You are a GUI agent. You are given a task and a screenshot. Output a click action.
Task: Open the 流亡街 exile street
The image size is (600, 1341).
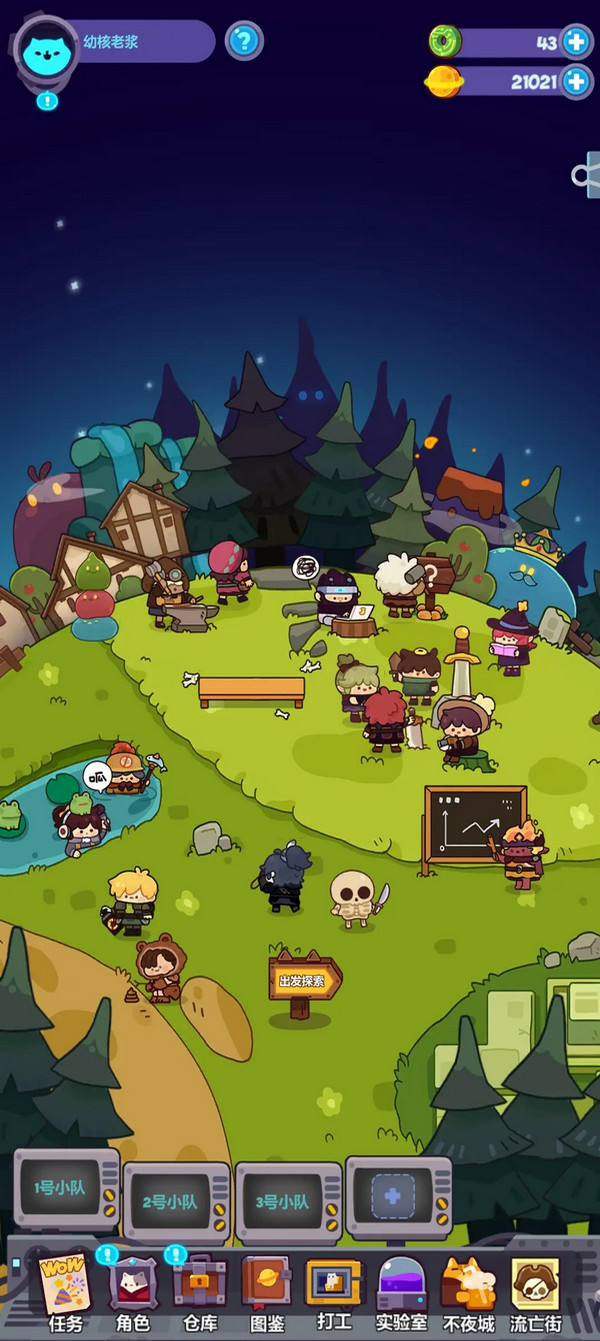click(536, 1292)
